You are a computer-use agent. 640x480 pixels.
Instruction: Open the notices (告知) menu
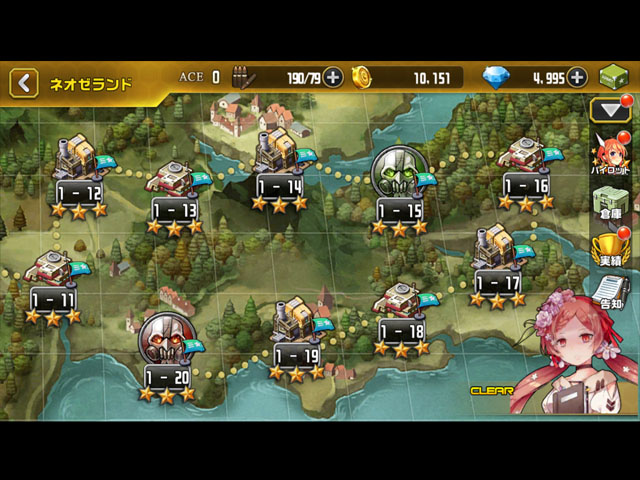pos(609,290)
